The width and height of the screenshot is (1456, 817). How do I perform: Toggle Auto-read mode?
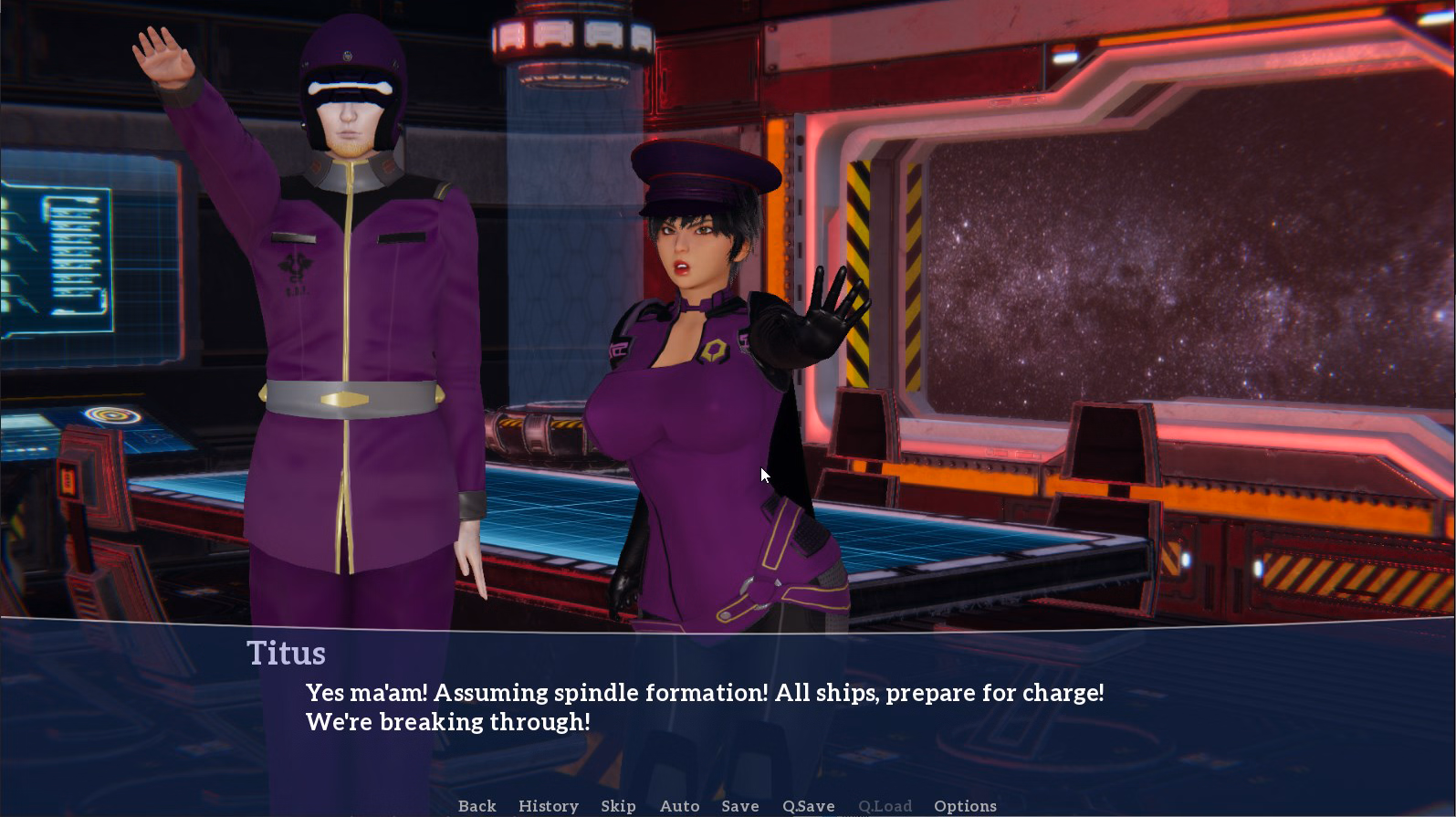pyautogui.click(x=679, y=806)
